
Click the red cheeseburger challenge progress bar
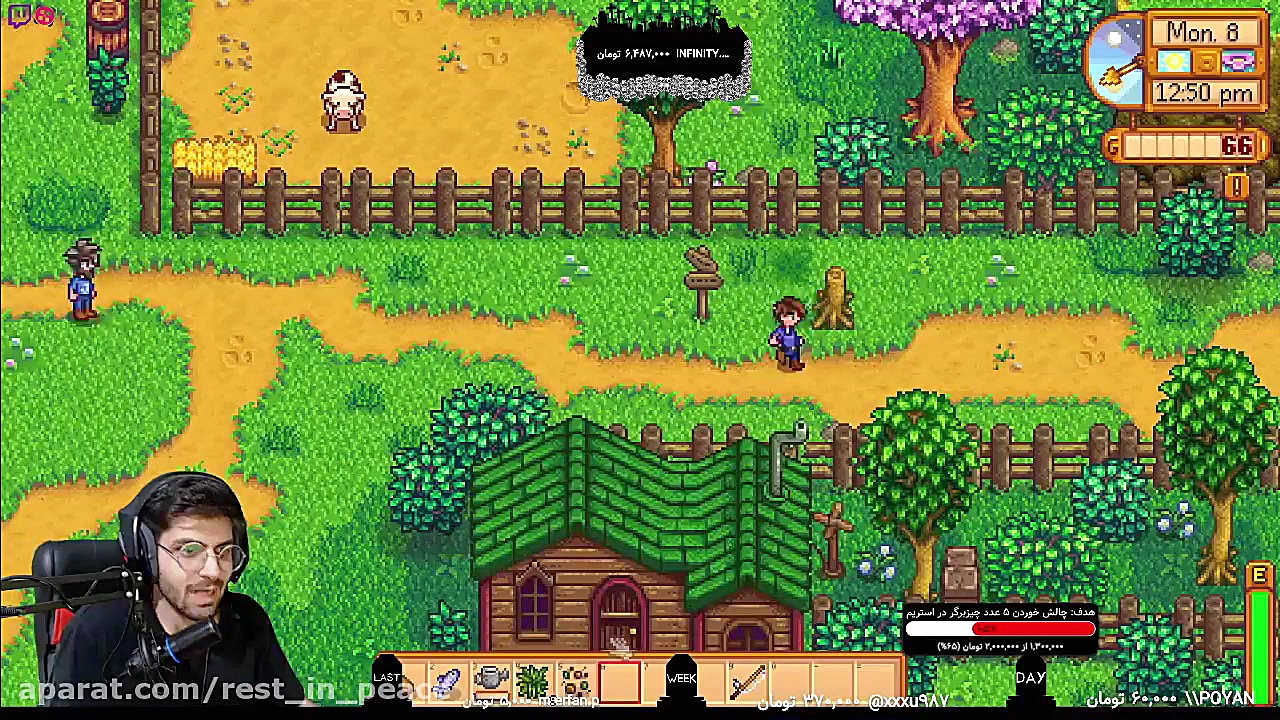[x=1000, y=629]
